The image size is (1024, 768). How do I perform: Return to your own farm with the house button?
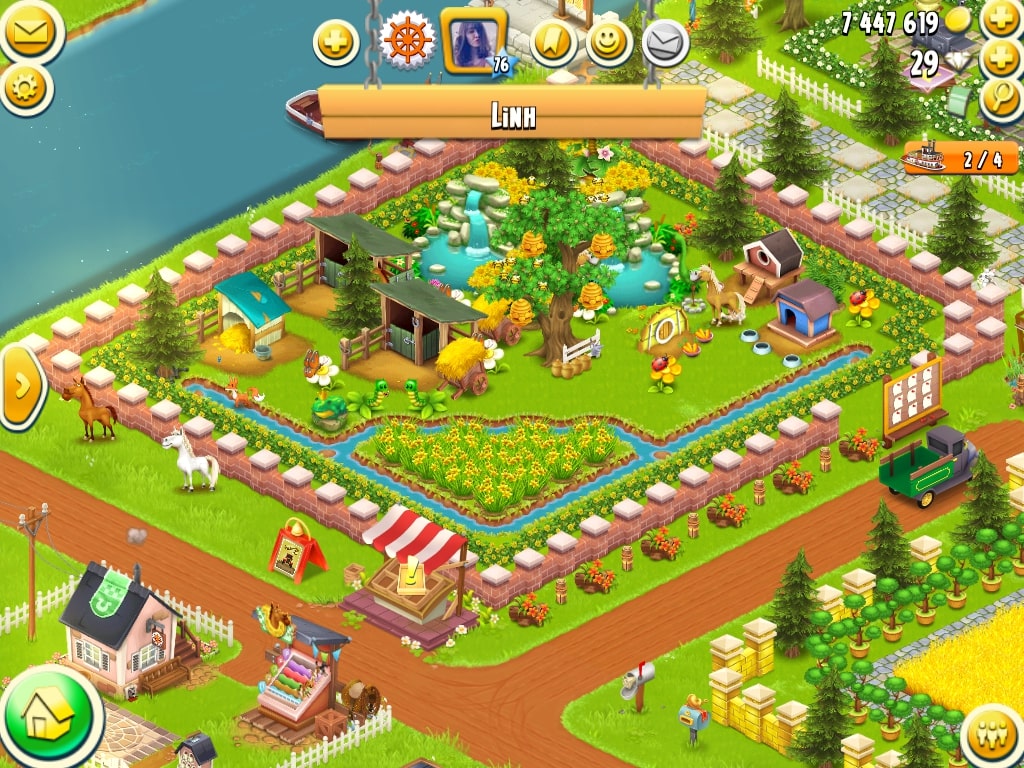click(50, 716)
